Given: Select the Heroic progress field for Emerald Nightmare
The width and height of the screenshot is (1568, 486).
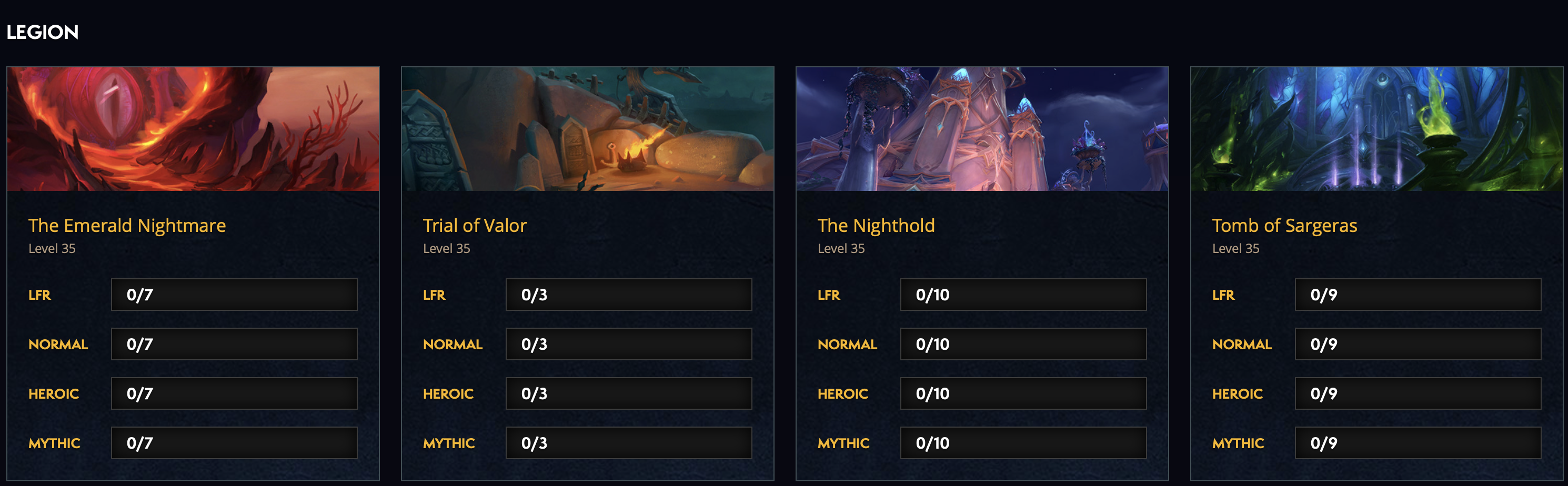Looking at the screenshot, I should coord(234,393).
